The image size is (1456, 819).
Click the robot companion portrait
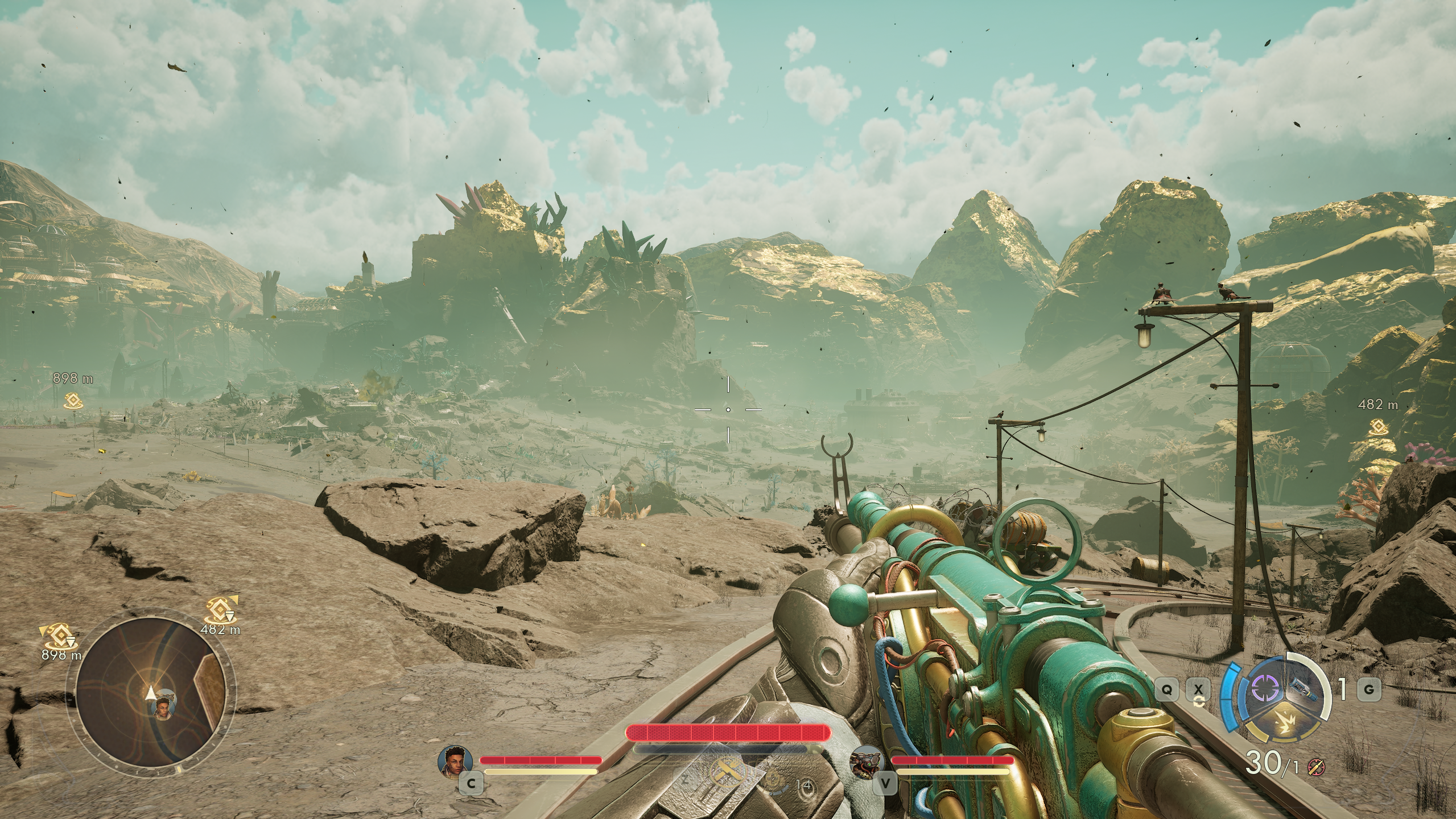coord(867,761)
